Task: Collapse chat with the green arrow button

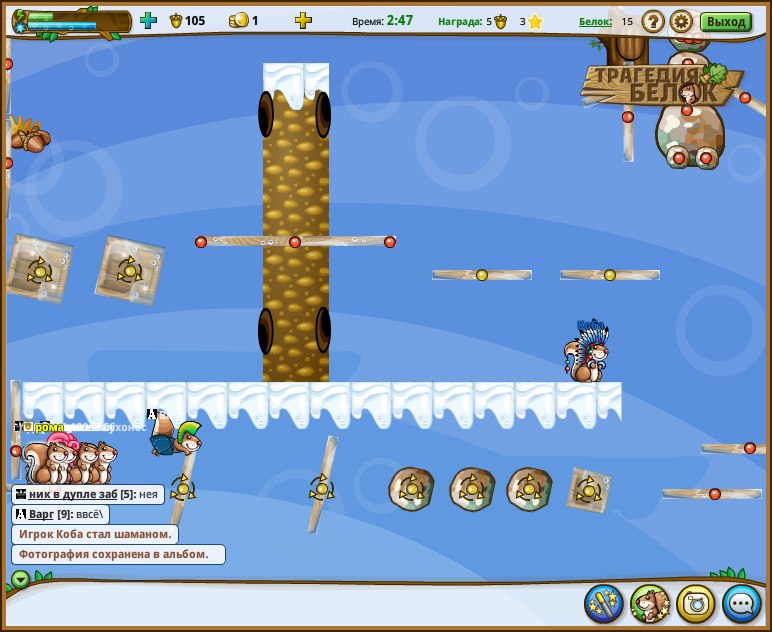Action: point(20,578)
